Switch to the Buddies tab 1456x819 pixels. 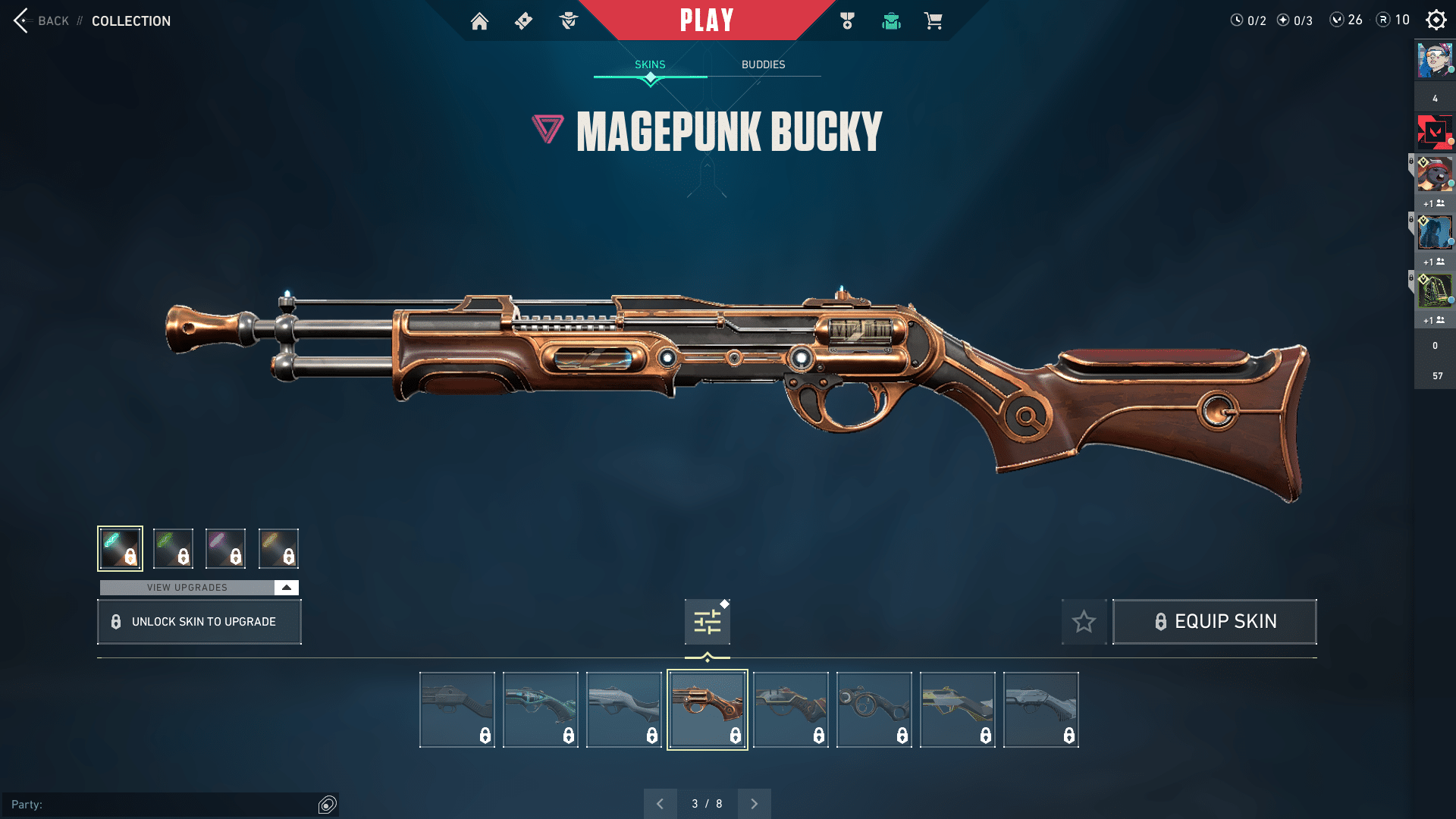click(764, 64)
